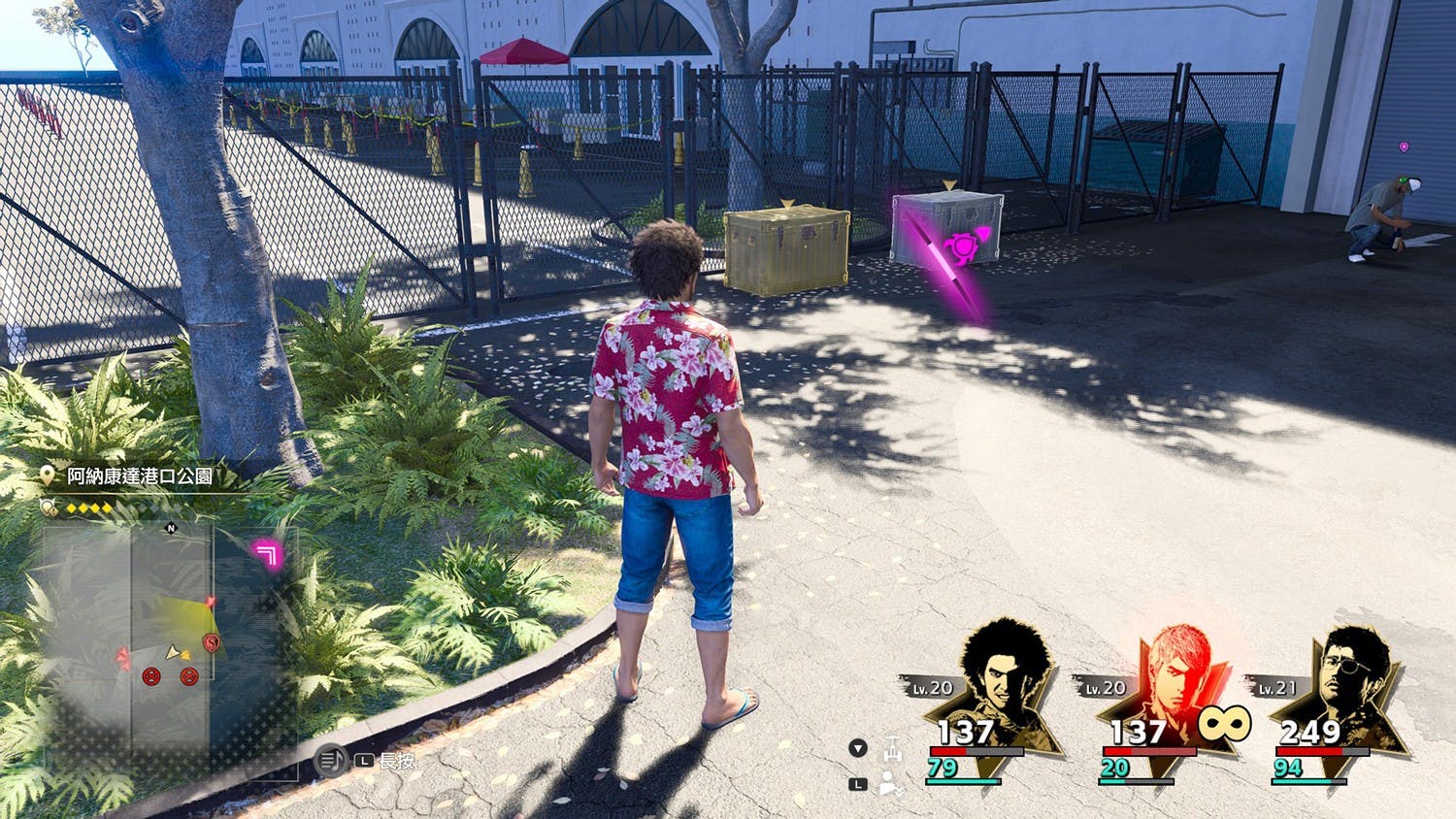This screenshot has height=819, width=1456.
Task: Click the wanted-level icon beside yellow diamonds
Action: click(x=50, y=507)
